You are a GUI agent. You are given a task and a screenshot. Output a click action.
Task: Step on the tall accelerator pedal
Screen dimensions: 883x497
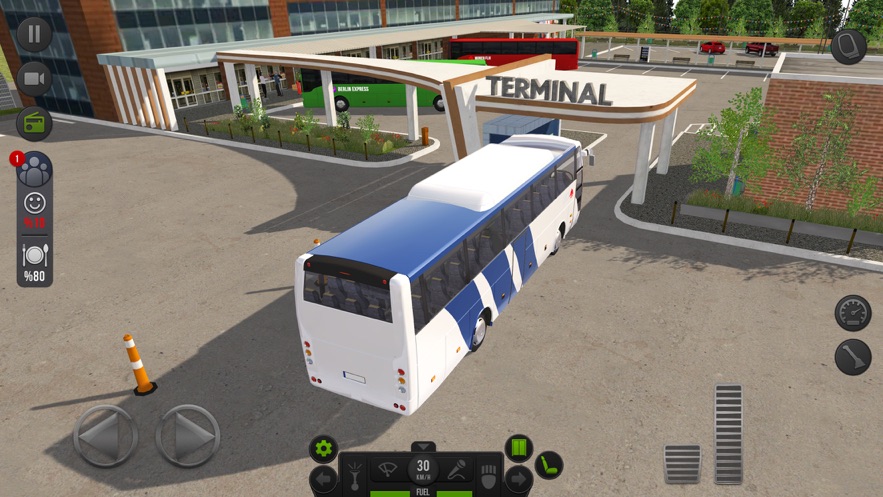[x=728, y=433]
